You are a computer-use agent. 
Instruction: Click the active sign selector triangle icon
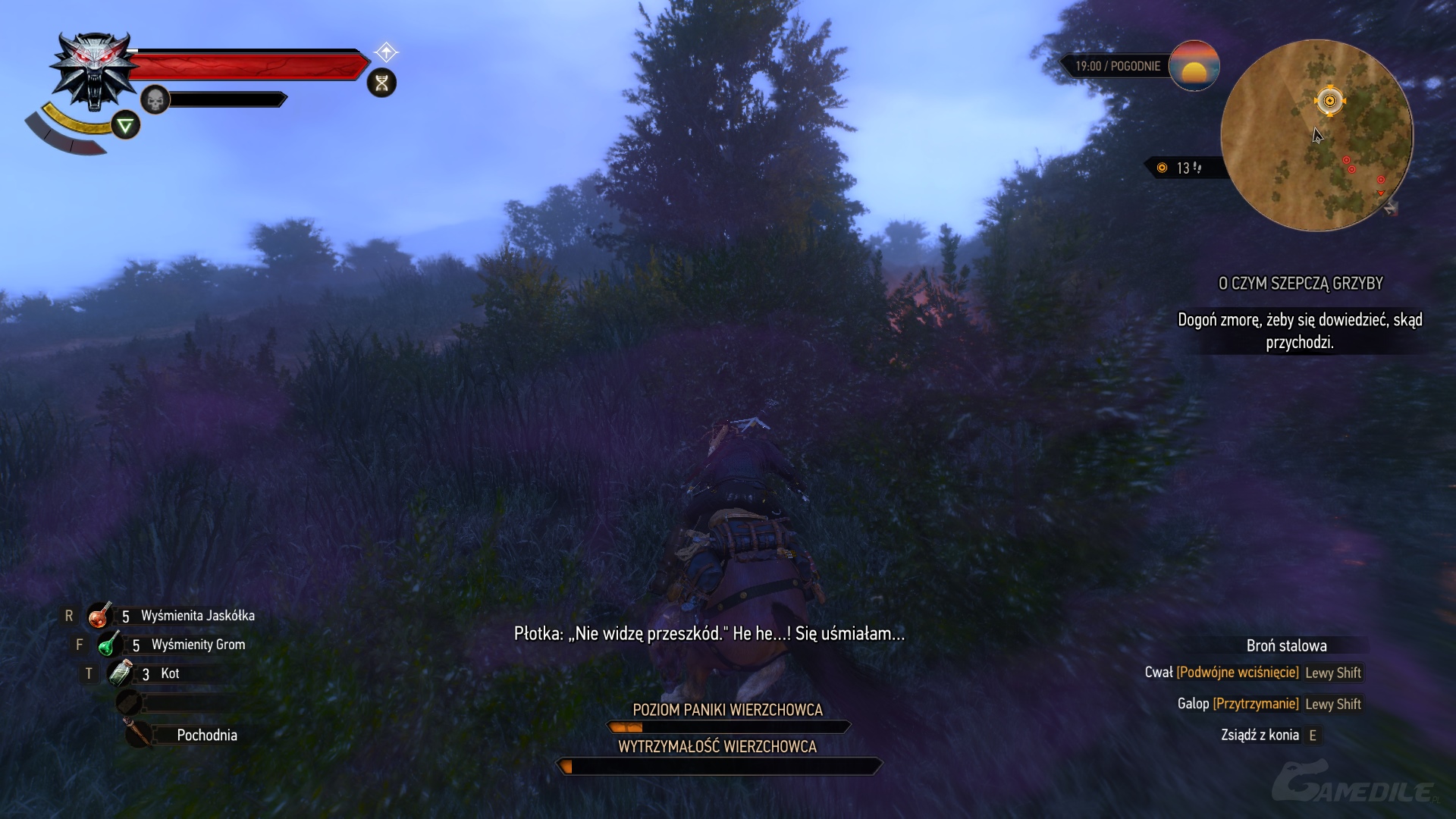point(126,125)
